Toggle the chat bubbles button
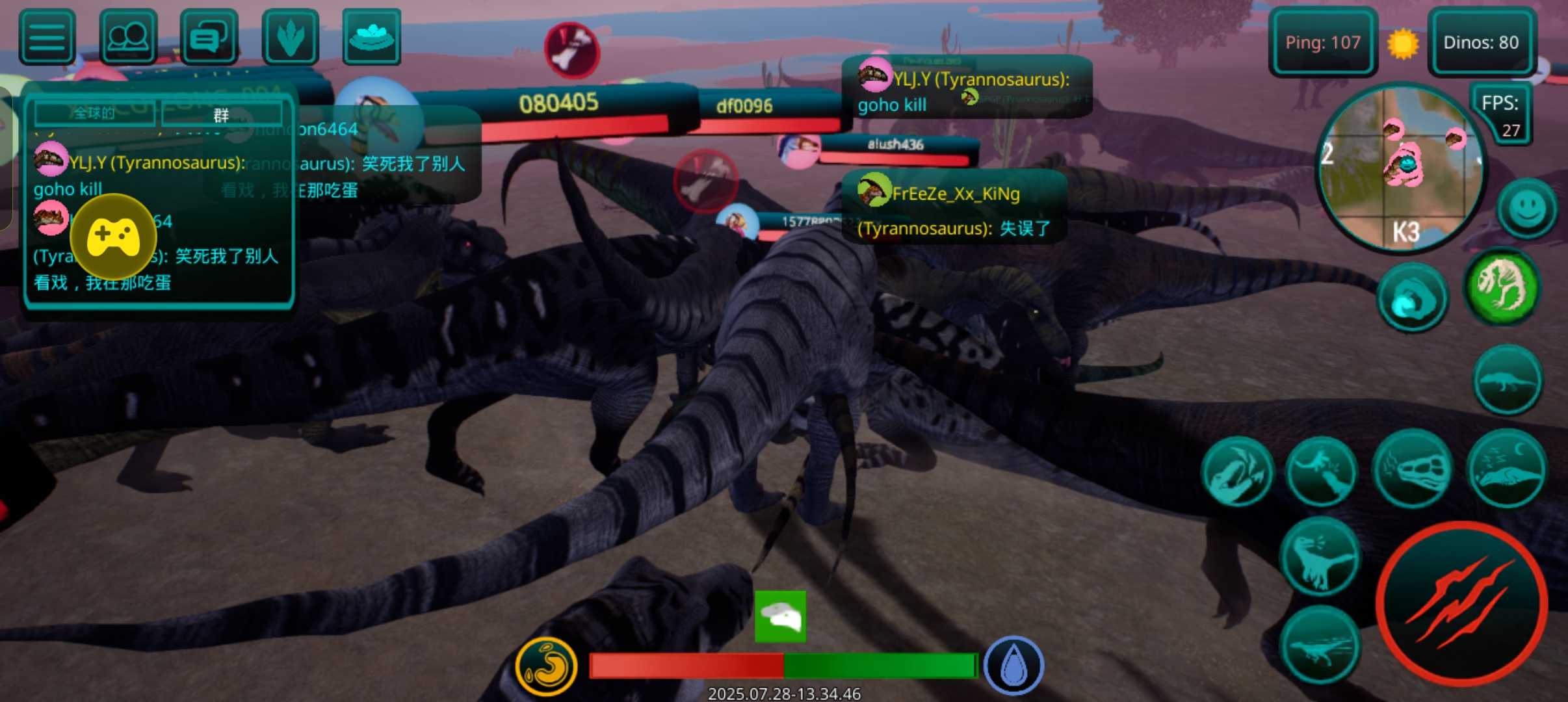The height and width of the screenshot is (702, 1568). tap(209, 37)
